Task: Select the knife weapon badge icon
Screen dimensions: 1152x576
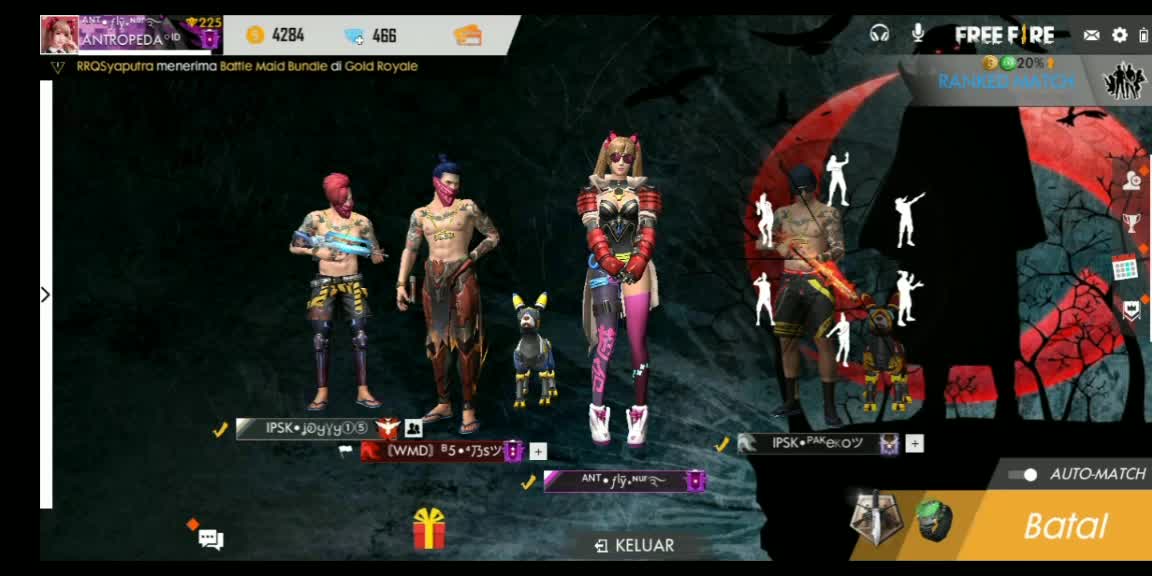Action: pyautogui.click(x=875, y=519)
